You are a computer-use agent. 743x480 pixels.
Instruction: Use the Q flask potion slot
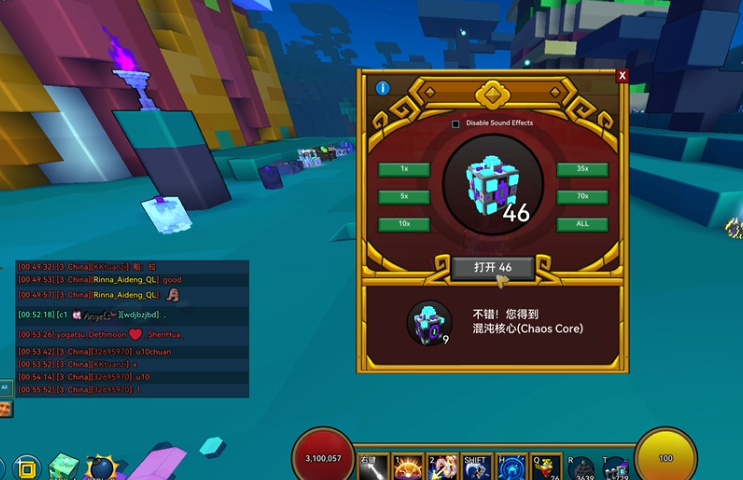(x=546, y=468)
